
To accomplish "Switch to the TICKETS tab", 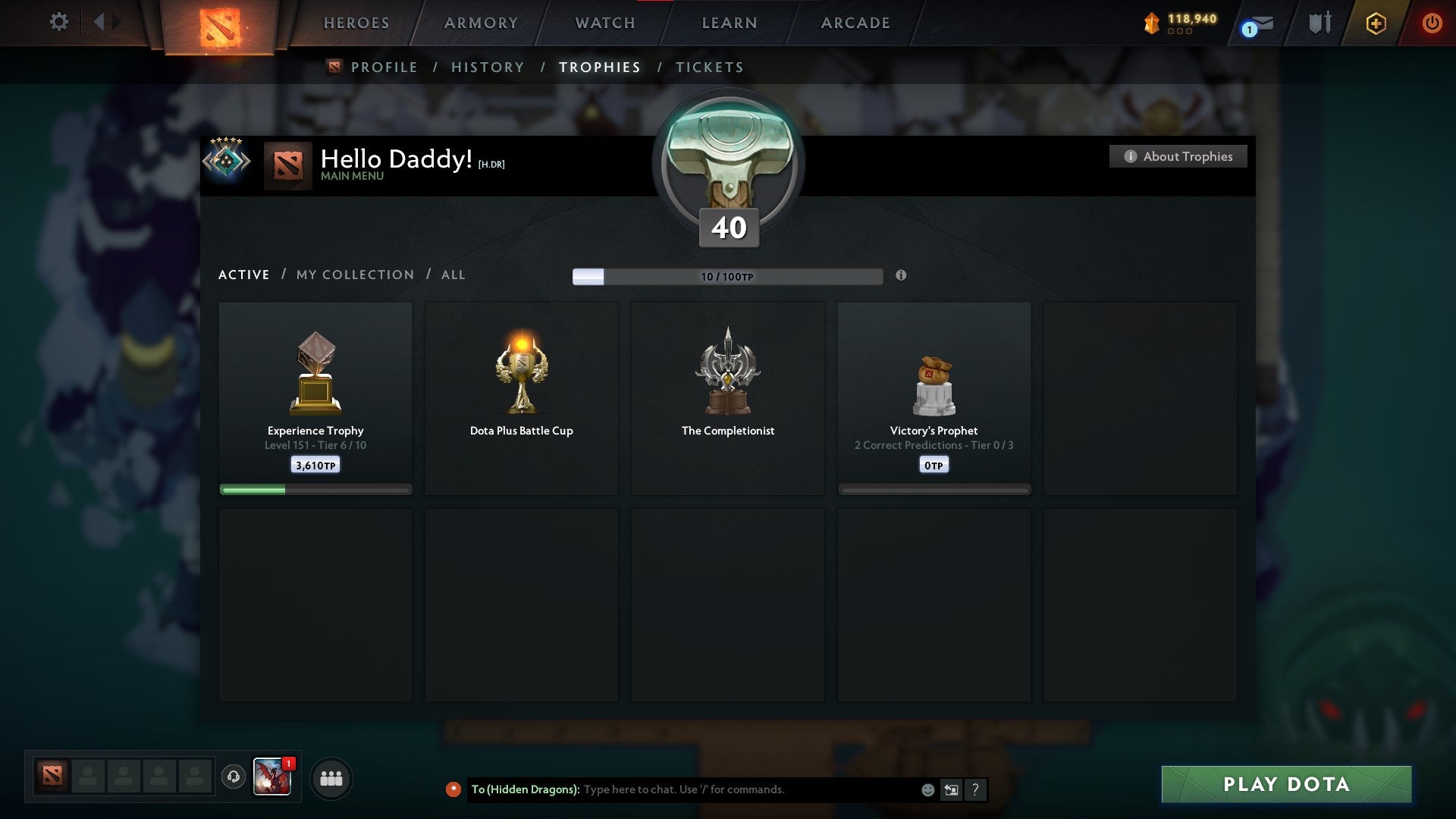I will (708, 67).
